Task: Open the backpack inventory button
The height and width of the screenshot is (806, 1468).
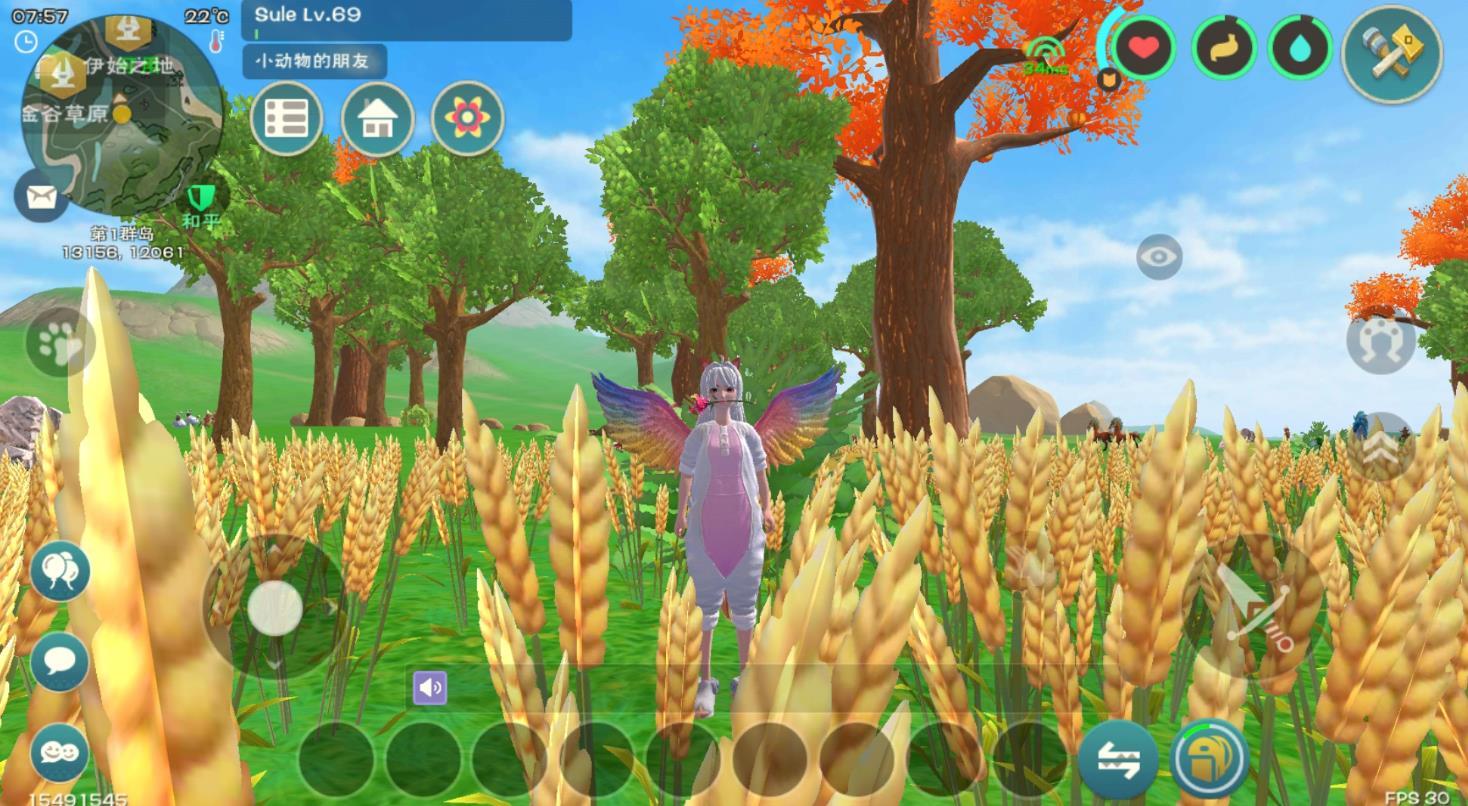Action: (x=1209, y=758)
